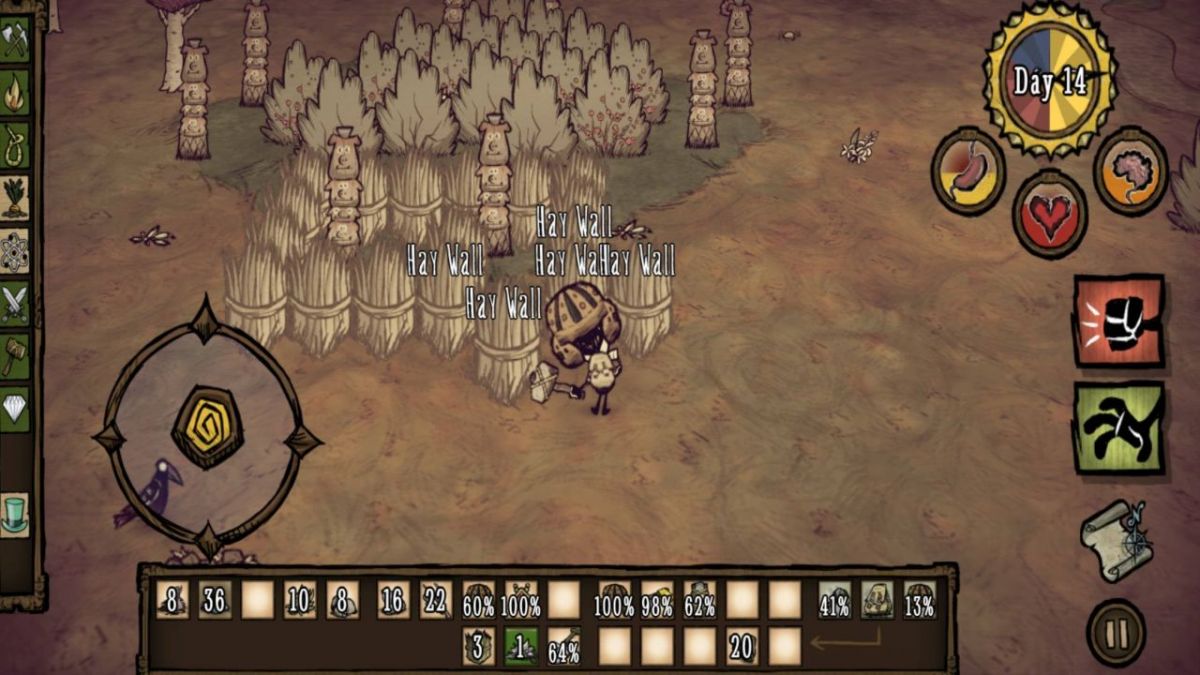Tap the green grabbing hand action button
The image size is (1200, 675).
pos(1119,428)
